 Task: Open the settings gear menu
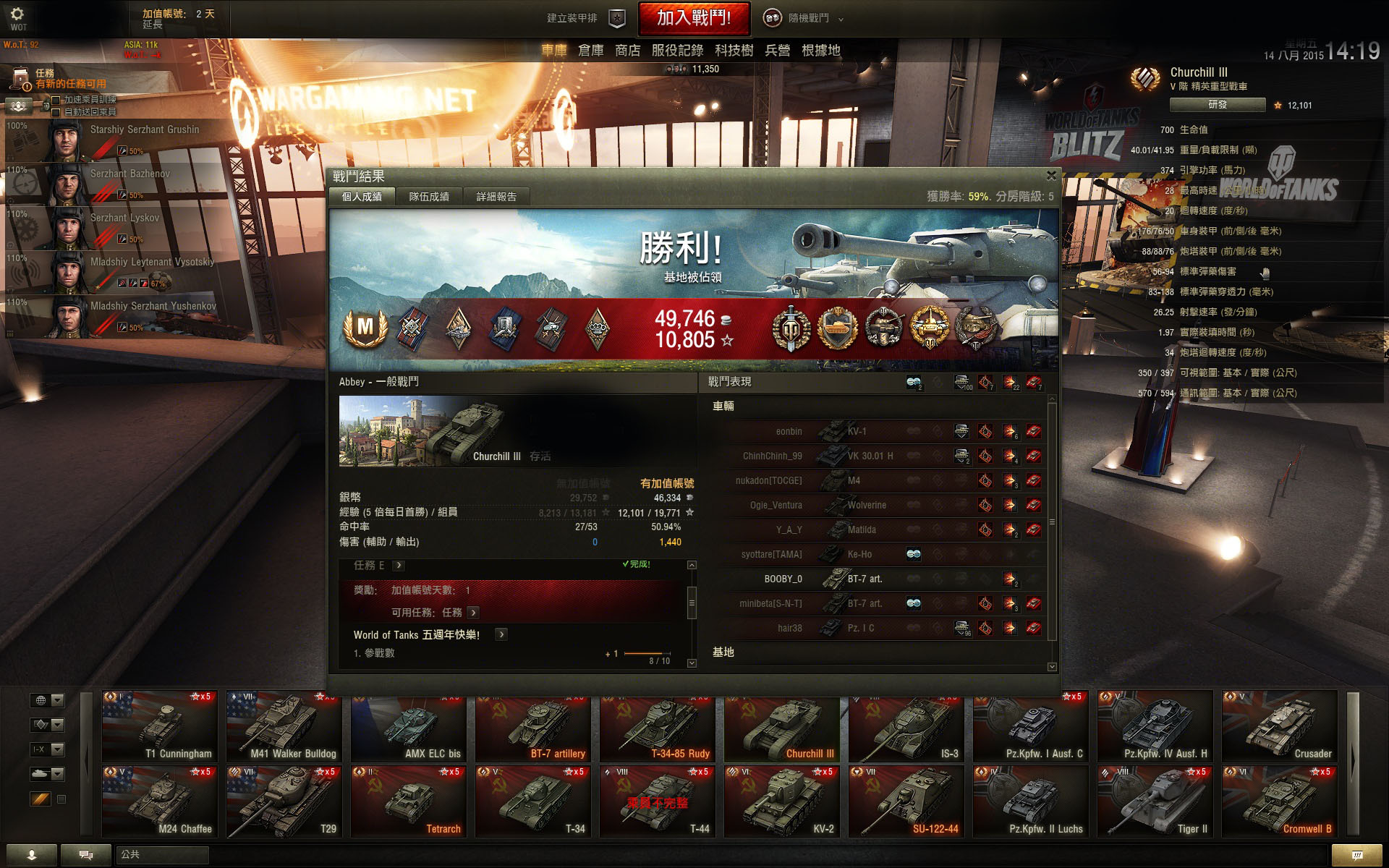pyautogui.click(x=17, y=14)
